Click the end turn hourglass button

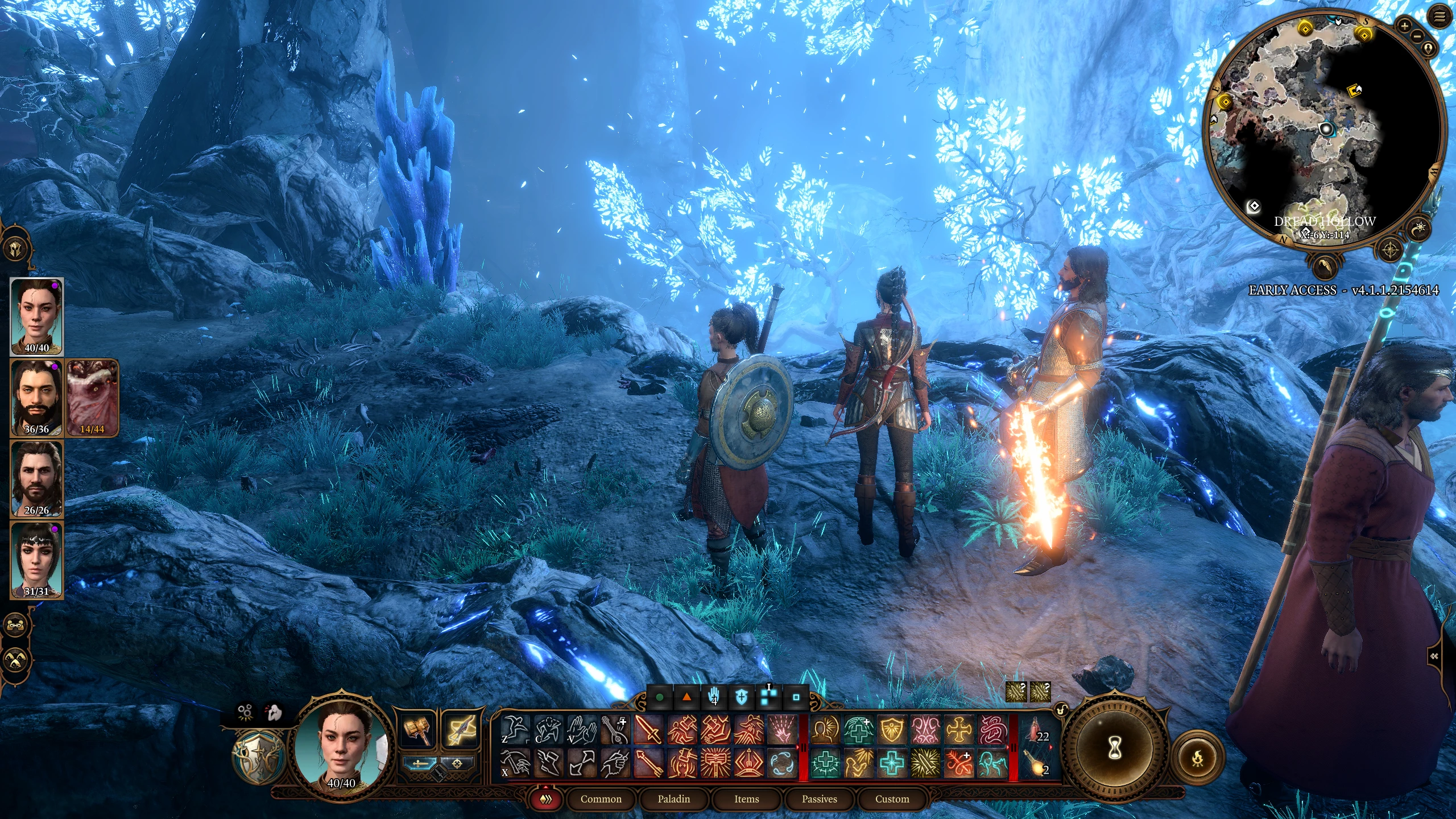(x=1115, y=749)
